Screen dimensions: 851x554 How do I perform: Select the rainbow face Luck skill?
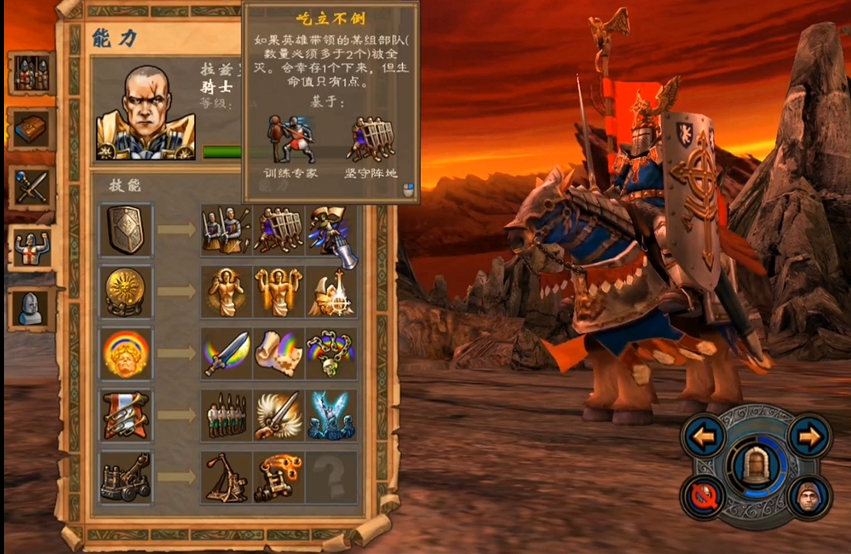[126, 353]
